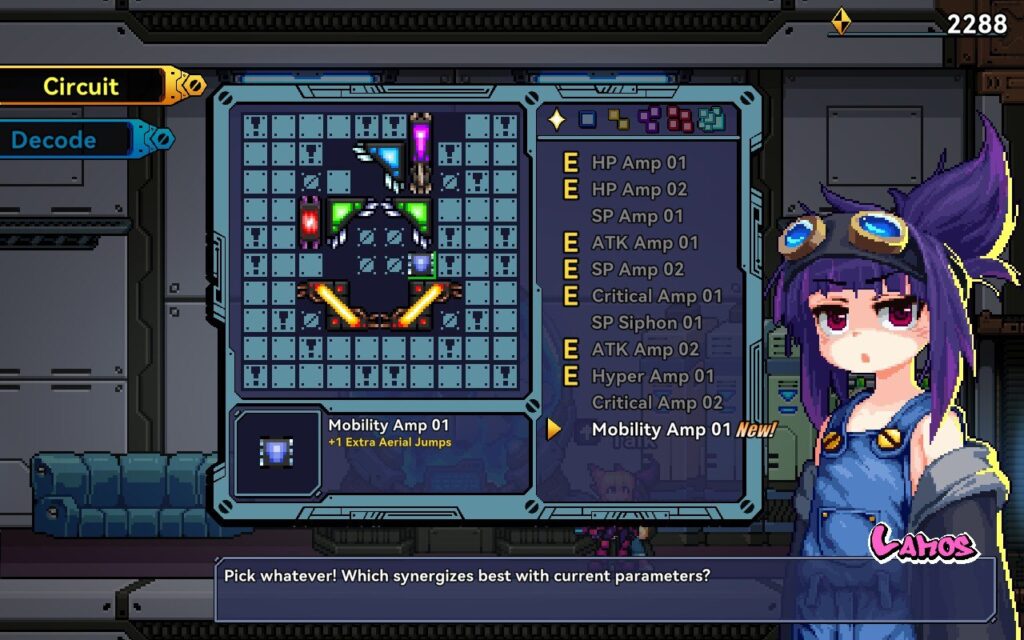Choose the new Mobility Amp 01 entry
1024x640 pixels.
(661, 430)
